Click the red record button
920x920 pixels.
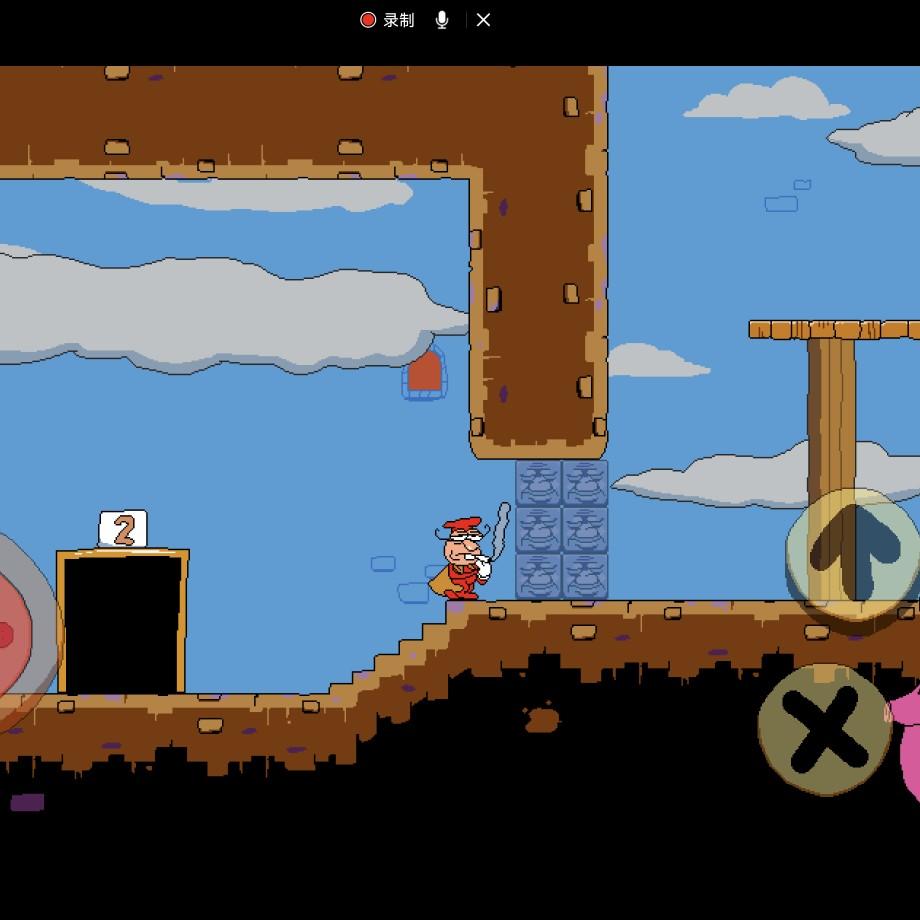click(x=368, y=20)
